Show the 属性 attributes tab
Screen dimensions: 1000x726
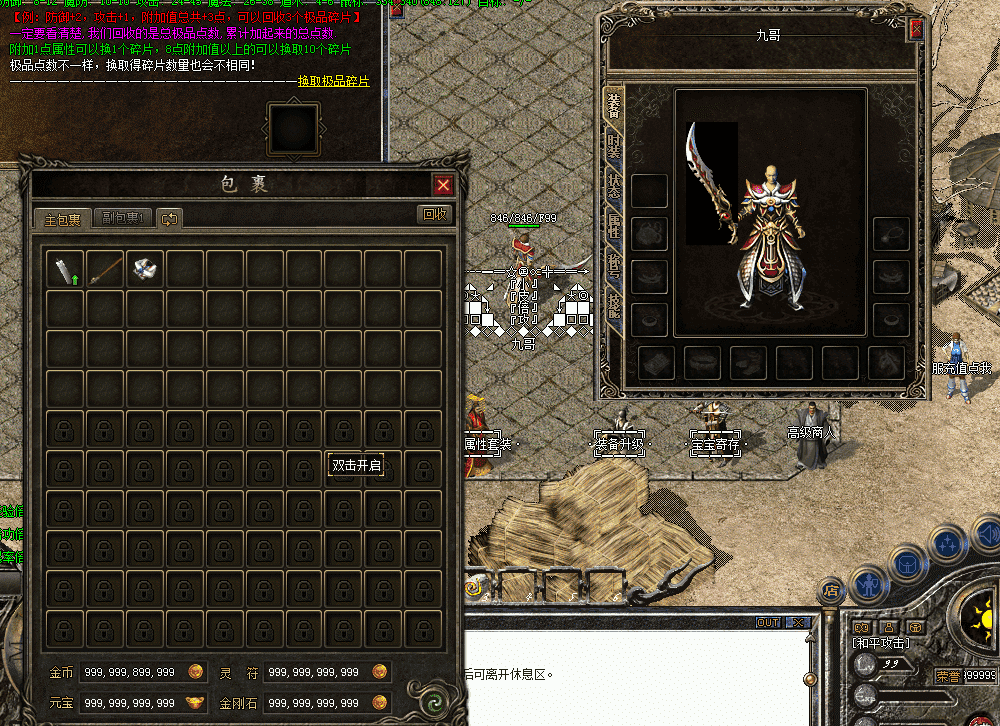(614, 229)
